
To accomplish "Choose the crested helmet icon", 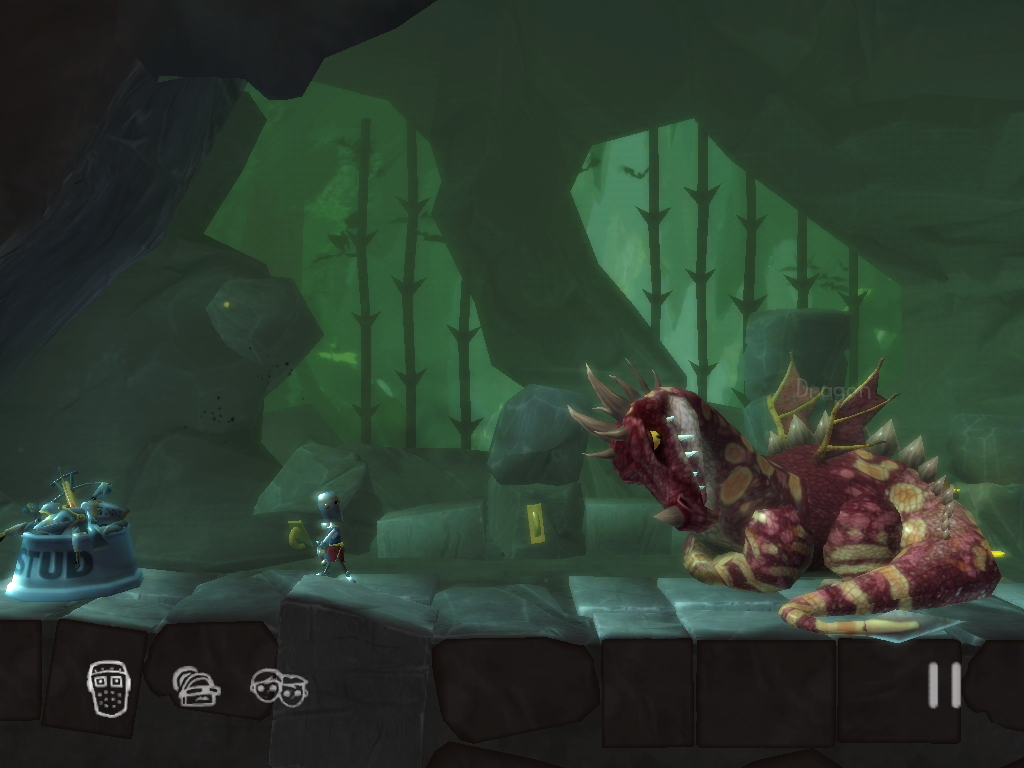I will [195, 687].
